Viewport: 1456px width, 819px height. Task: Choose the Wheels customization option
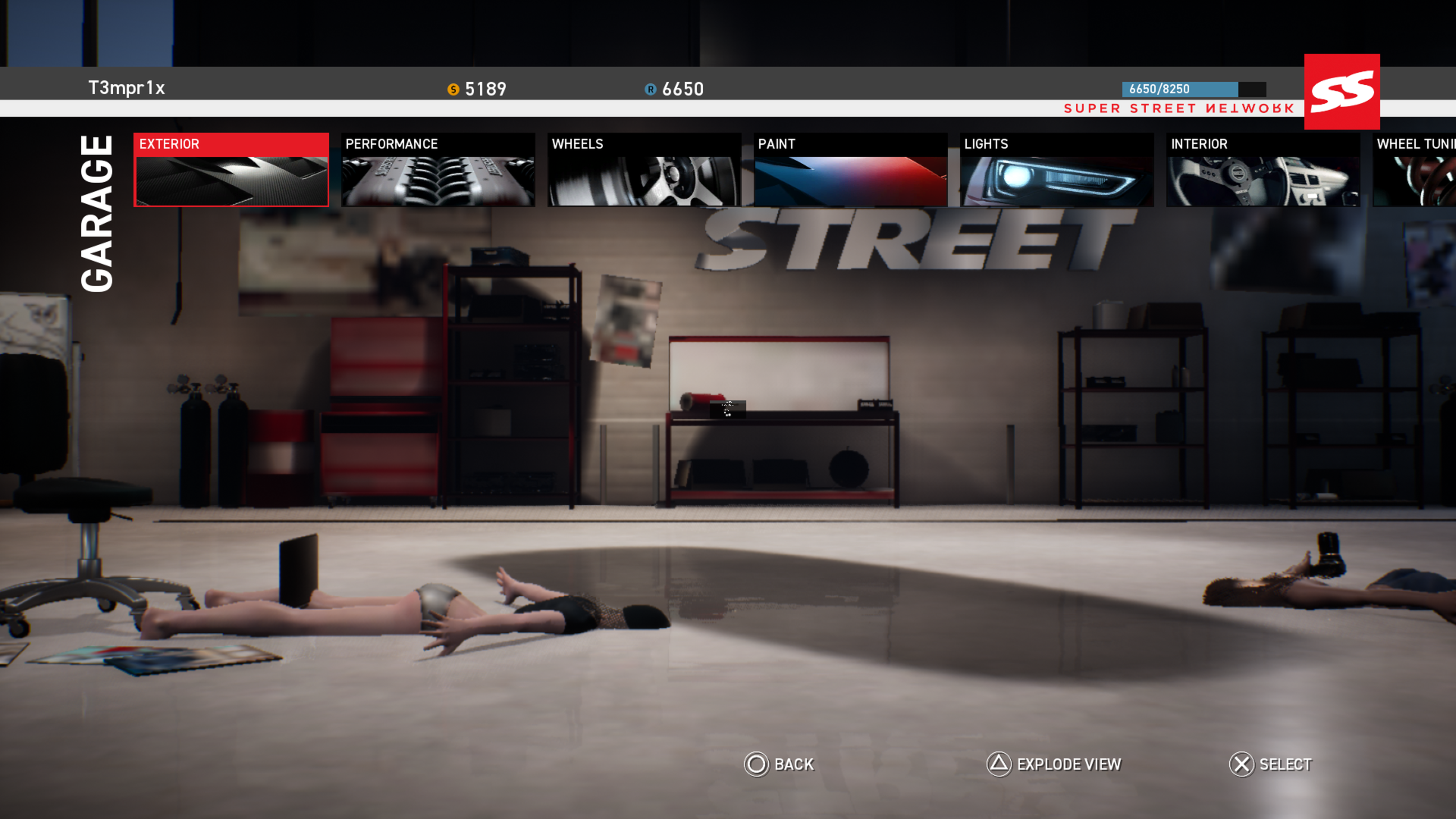pyautogui.click(x=644, y=169)
